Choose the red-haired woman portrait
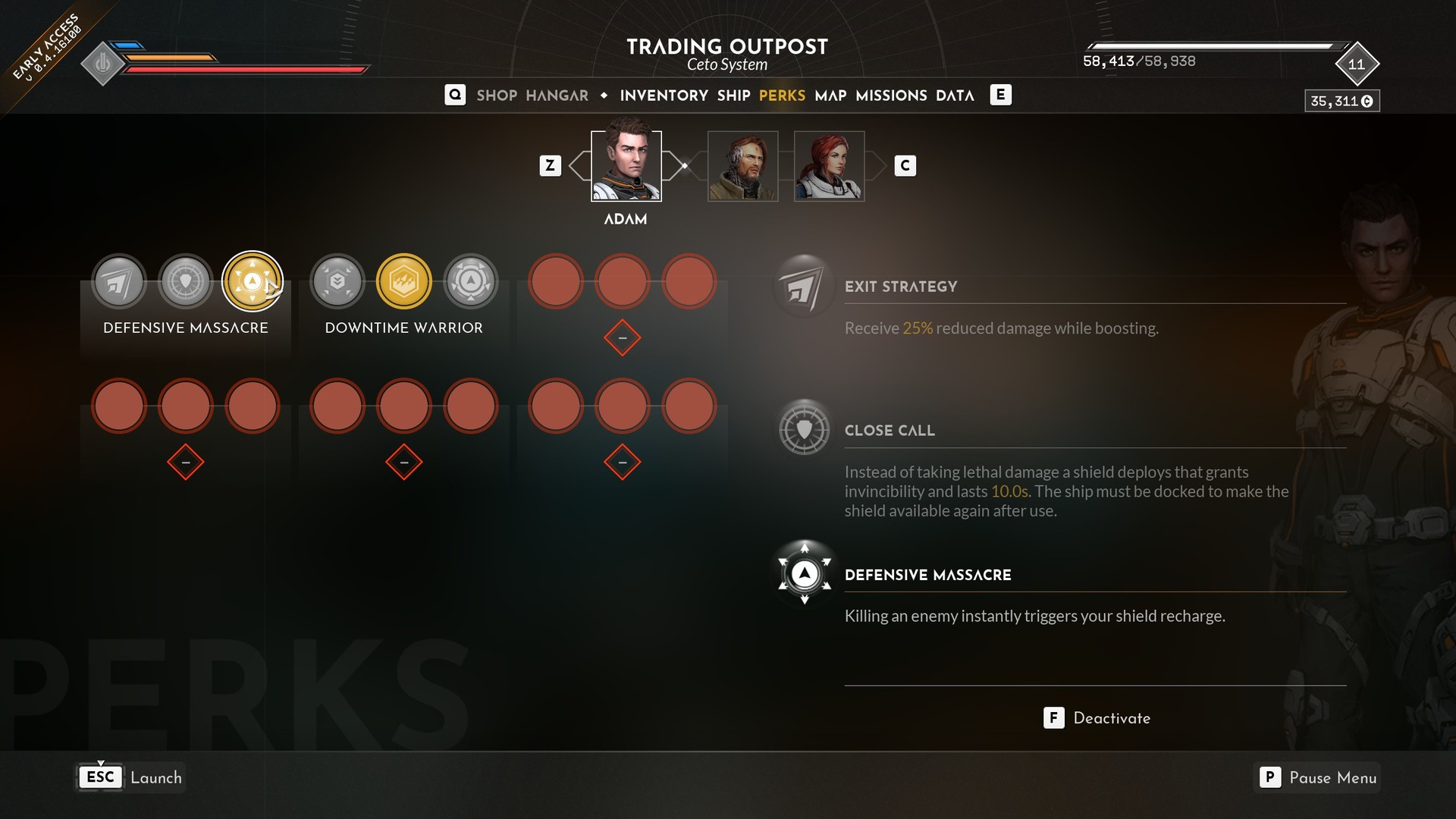Screen dimensions: 1456x819 [x=829, y=166]
